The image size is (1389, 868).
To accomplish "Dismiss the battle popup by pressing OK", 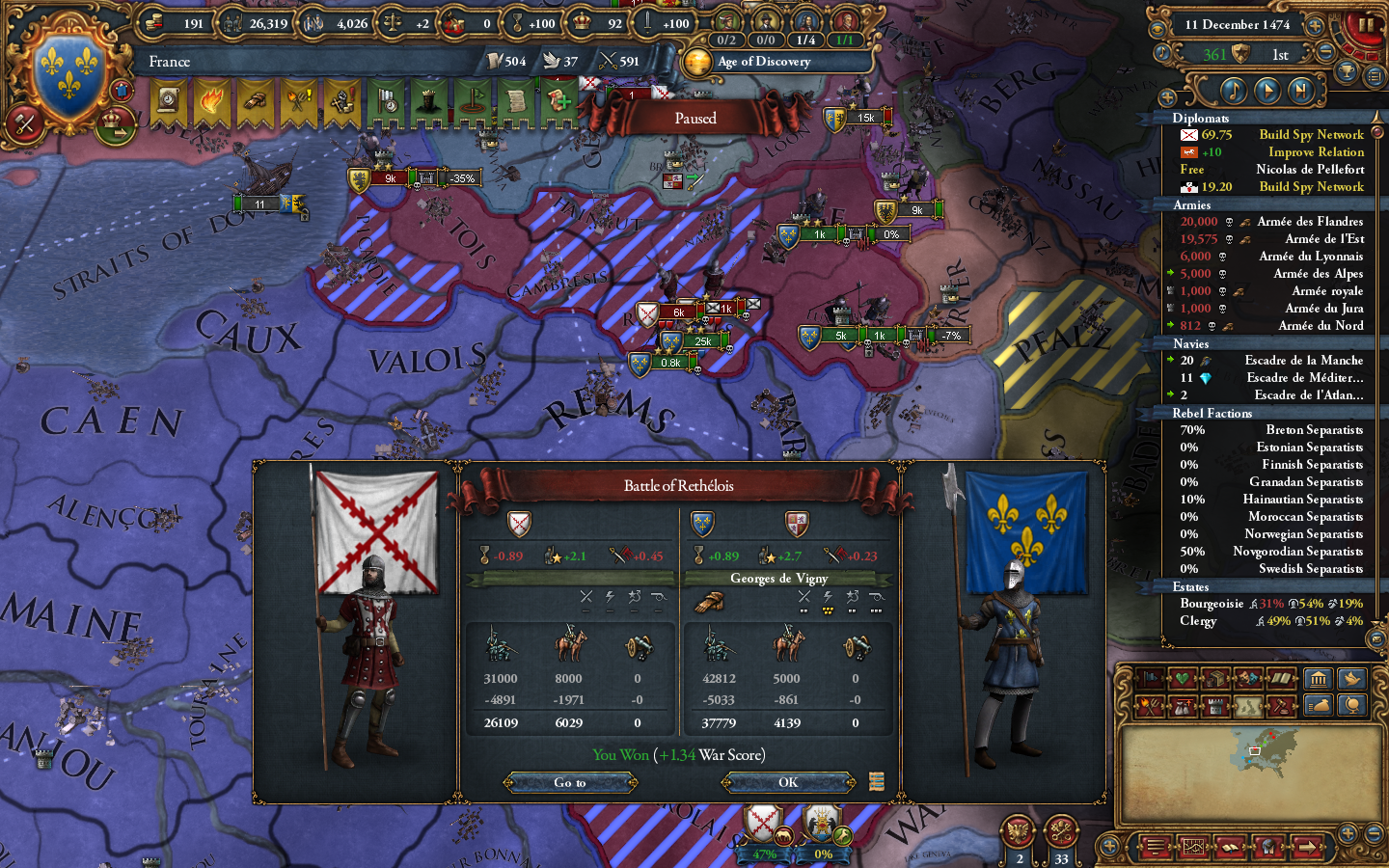I will coord(786,782).
